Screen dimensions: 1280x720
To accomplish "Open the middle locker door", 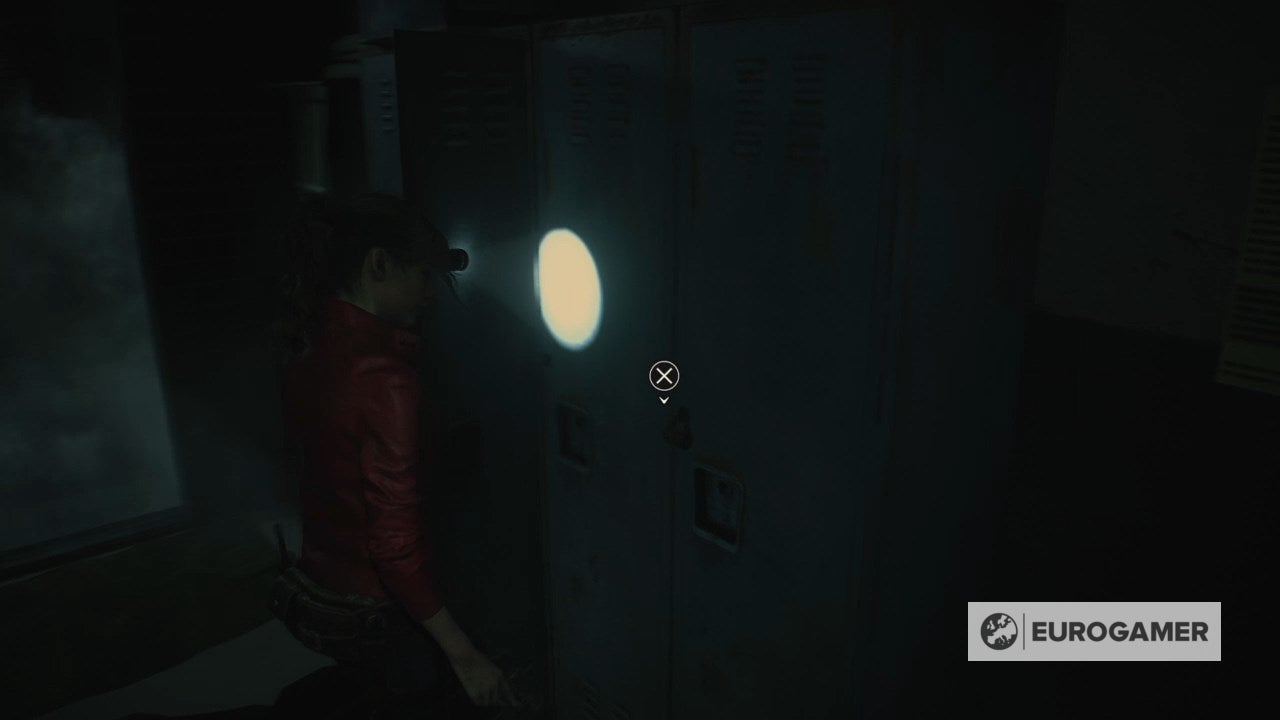I will tap(600, 350).
